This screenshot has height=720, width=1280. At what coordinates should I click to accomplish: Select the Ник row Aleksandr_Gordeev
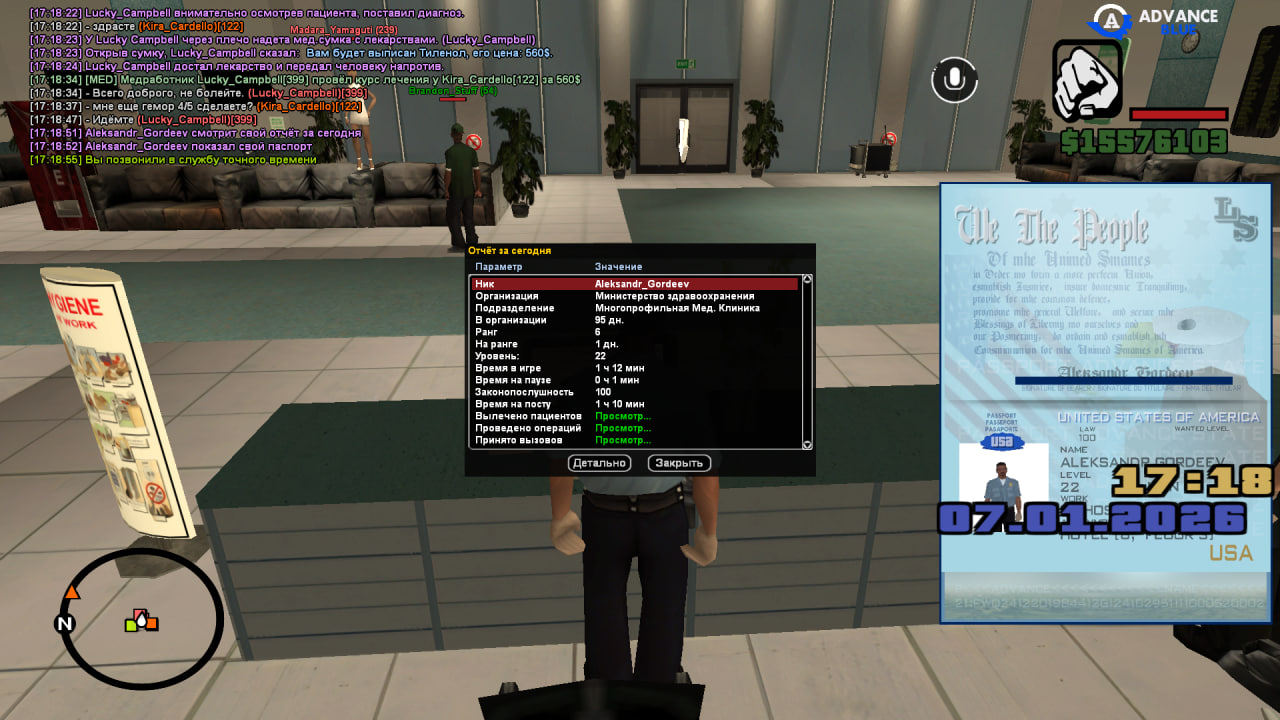pos(635,284)
